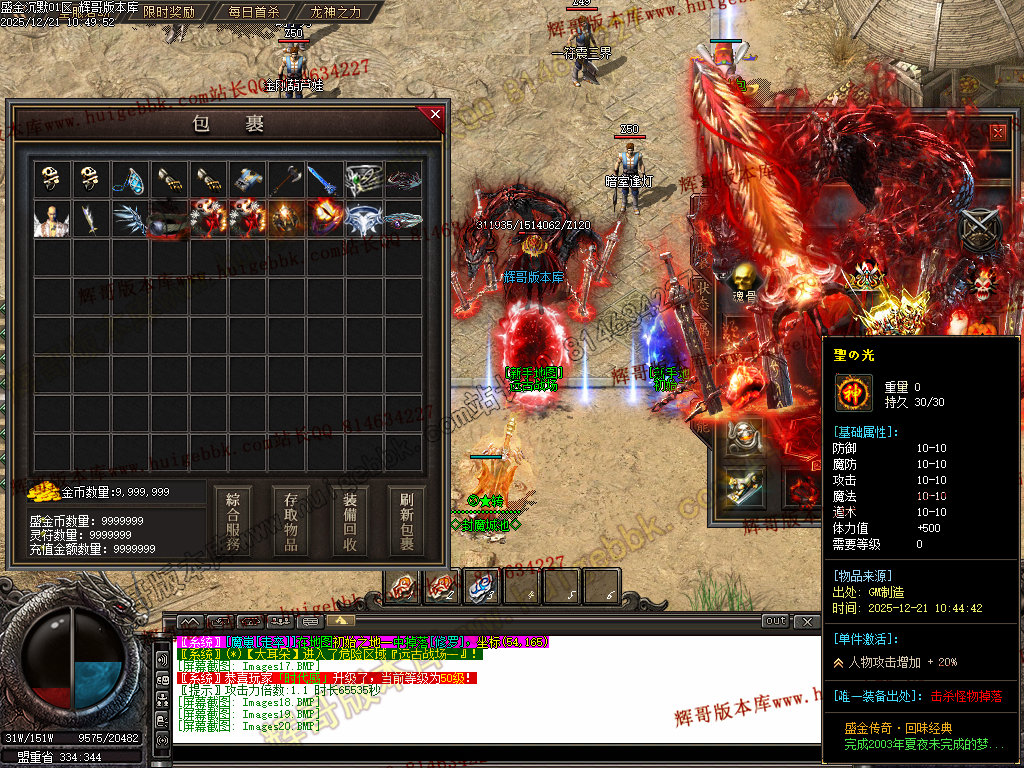Select the blue gem necklace in the bag
Screen dimensions: 1024x768
128,179
